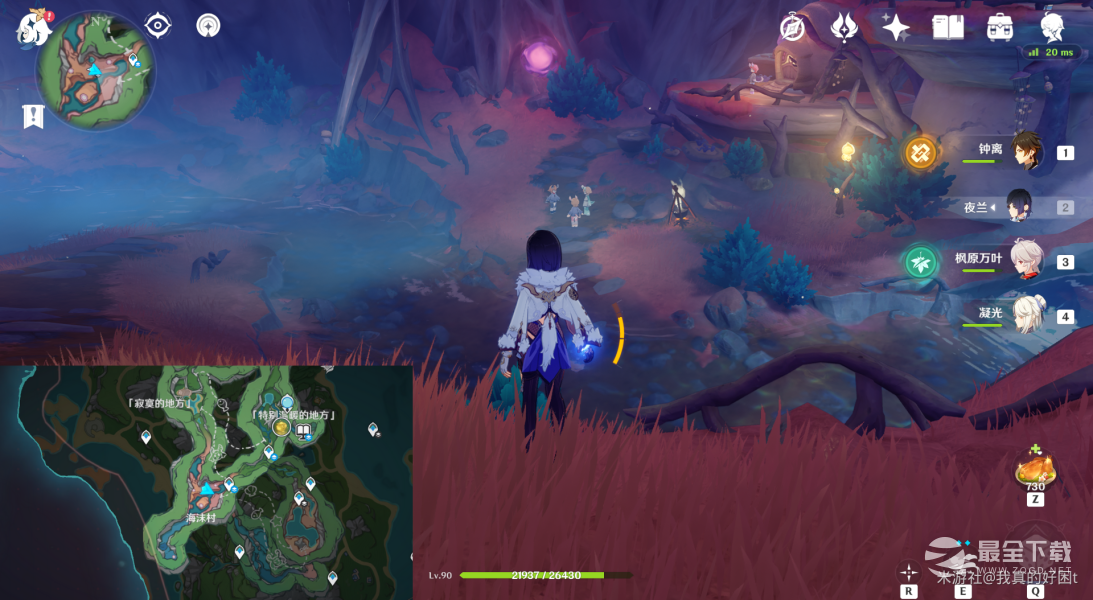The width and height of the screenshot is (1093, 600).
Task: Switch to party member 凝光
Action: pyautogui.click(x=1027, y=315)
